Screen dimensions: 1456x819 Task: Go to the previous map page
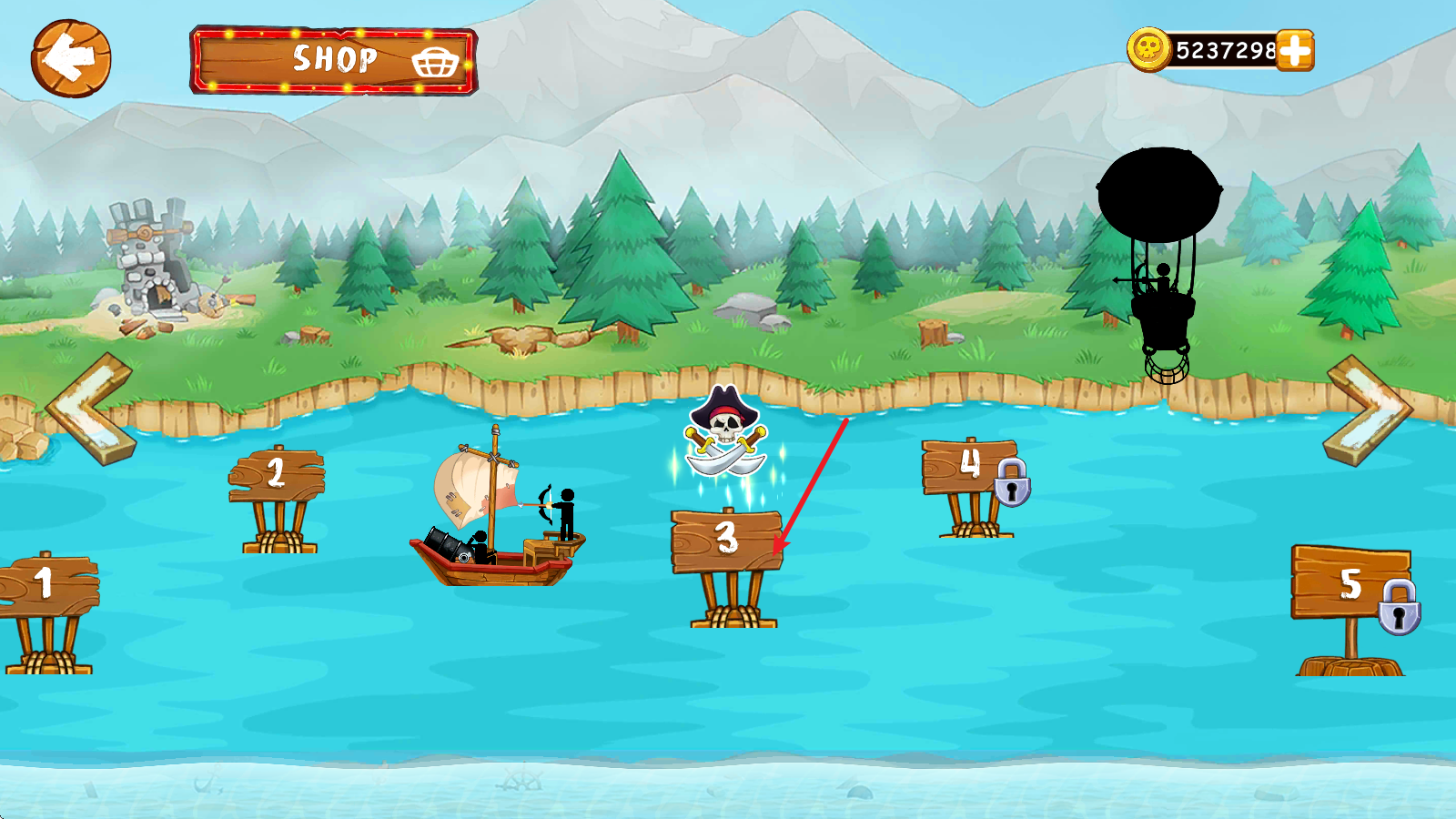91,409
